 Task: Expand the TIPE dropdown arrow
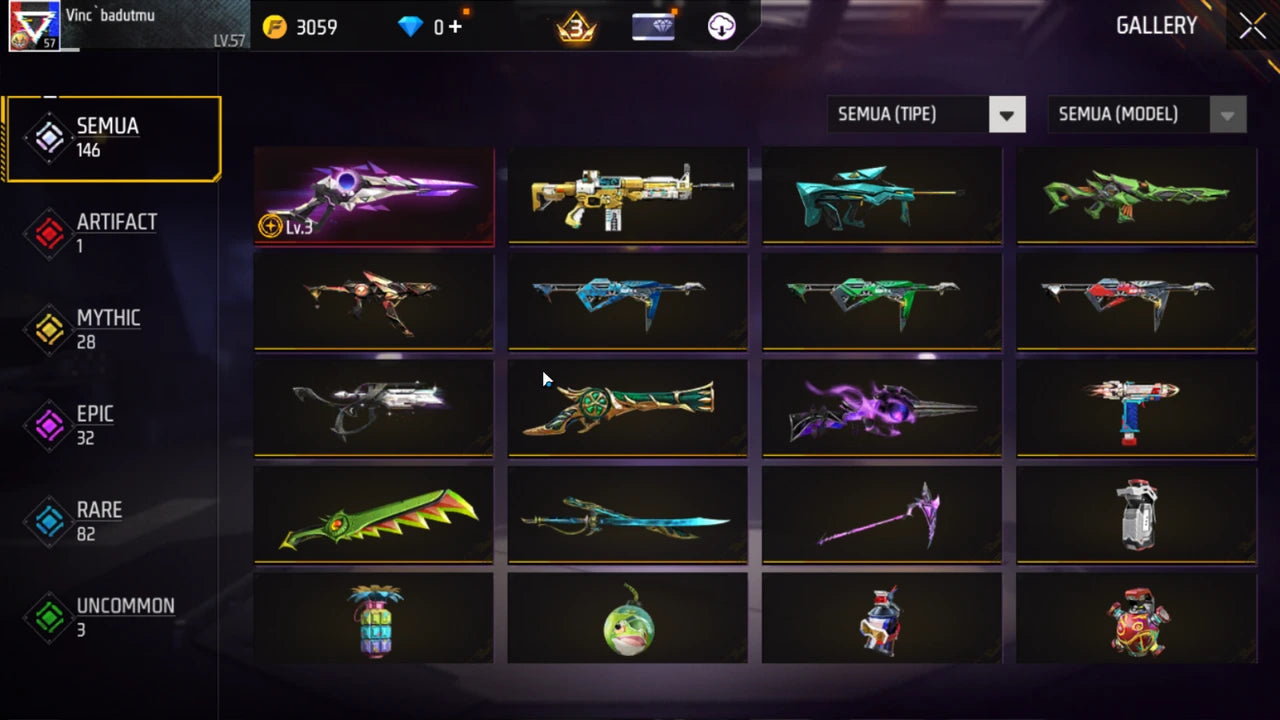click(x=1007, y=114)
